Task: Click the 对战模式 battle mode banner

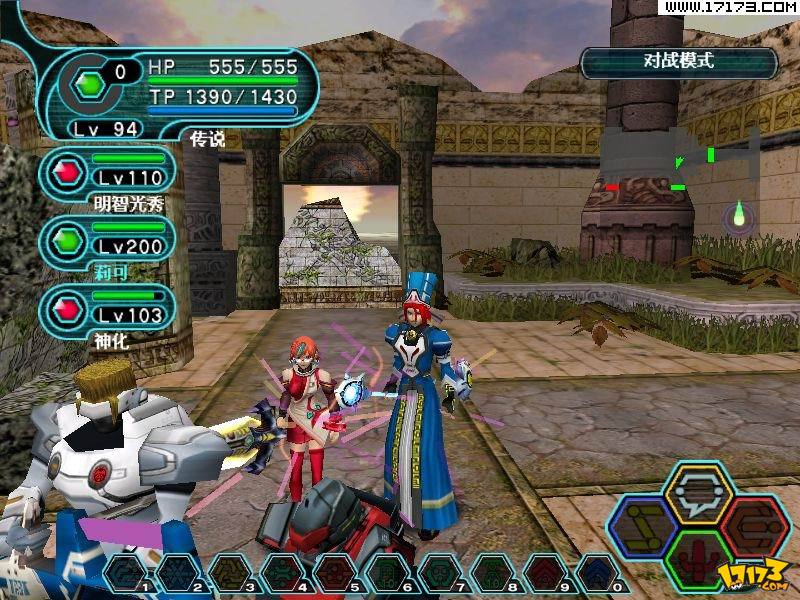Action: click(x=679, y=63)
